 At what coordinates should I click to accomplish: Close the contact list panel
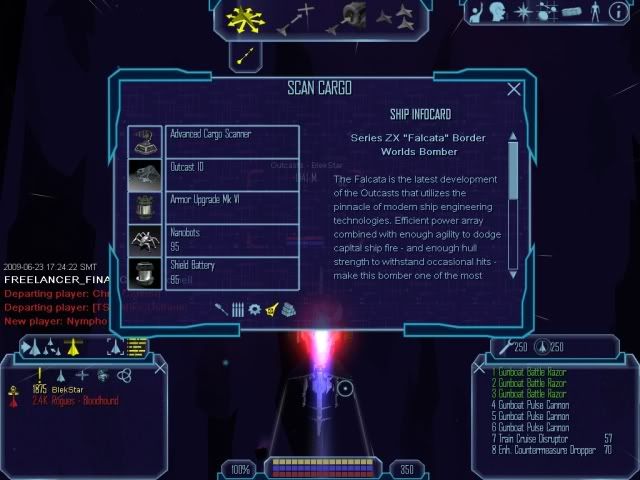tap(161, 367)
